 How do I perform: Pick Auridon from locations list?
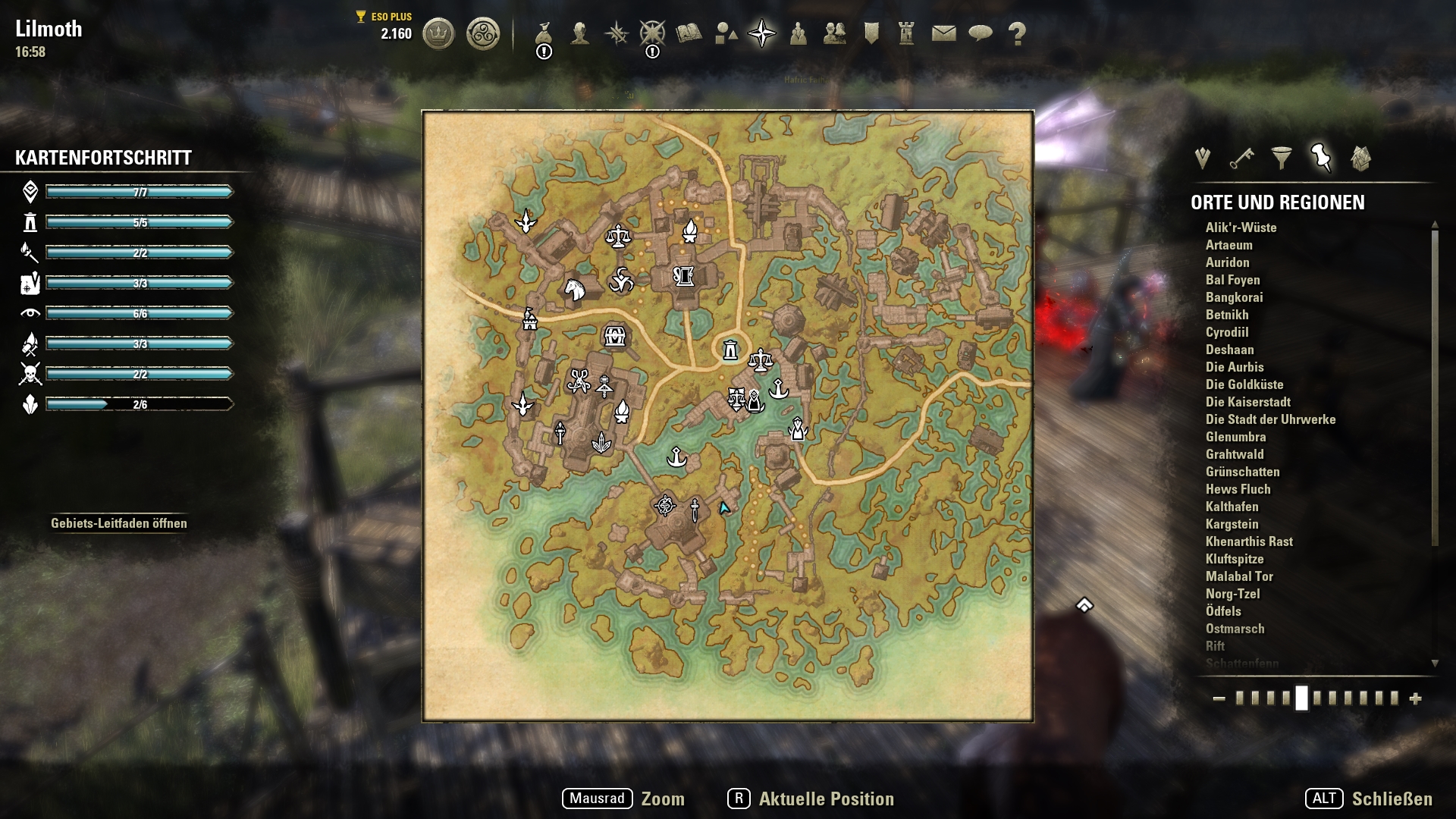[1227, 262]
